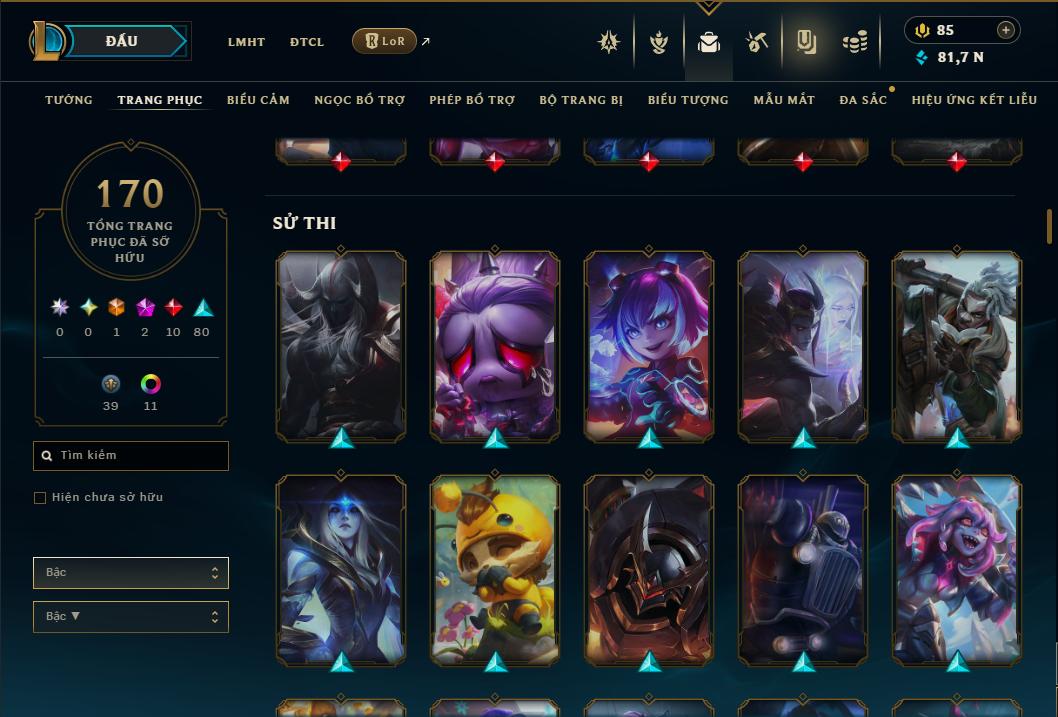
Task: Show the PHÉP BỔ TRỢ tab
Action: [x=472, y=100]
